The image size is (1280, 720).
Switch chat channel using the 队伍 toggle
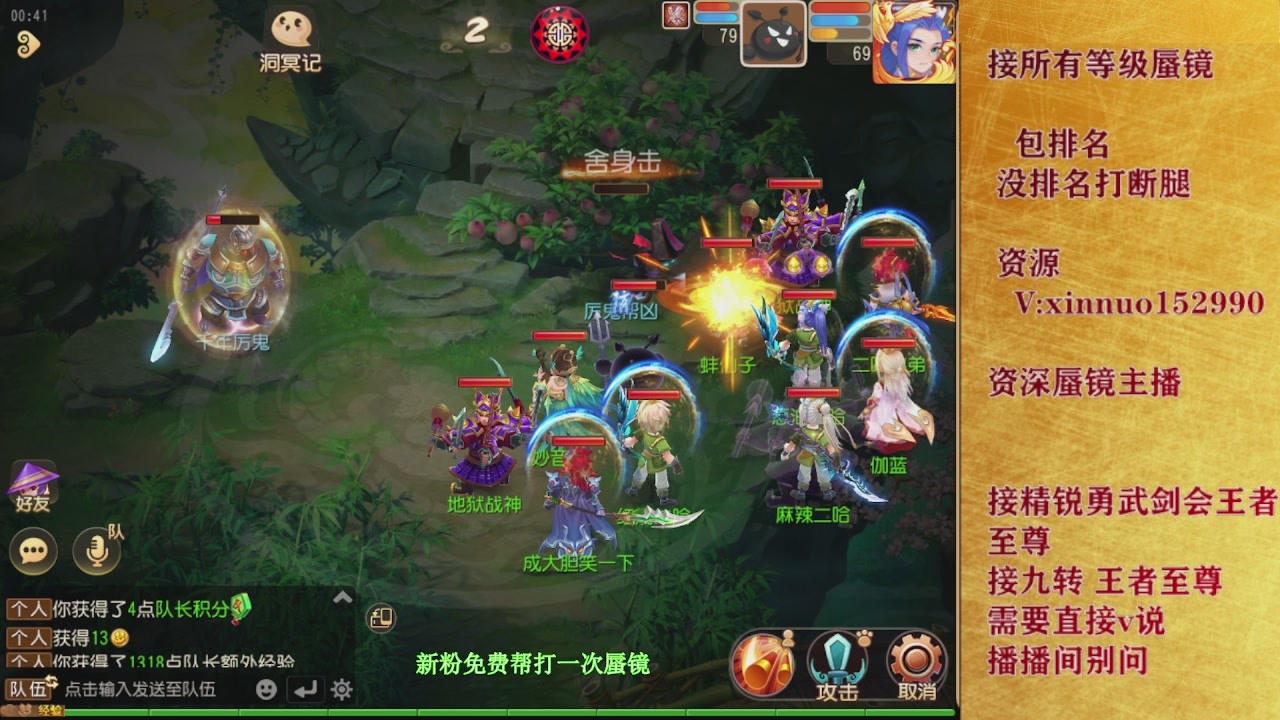49,684
